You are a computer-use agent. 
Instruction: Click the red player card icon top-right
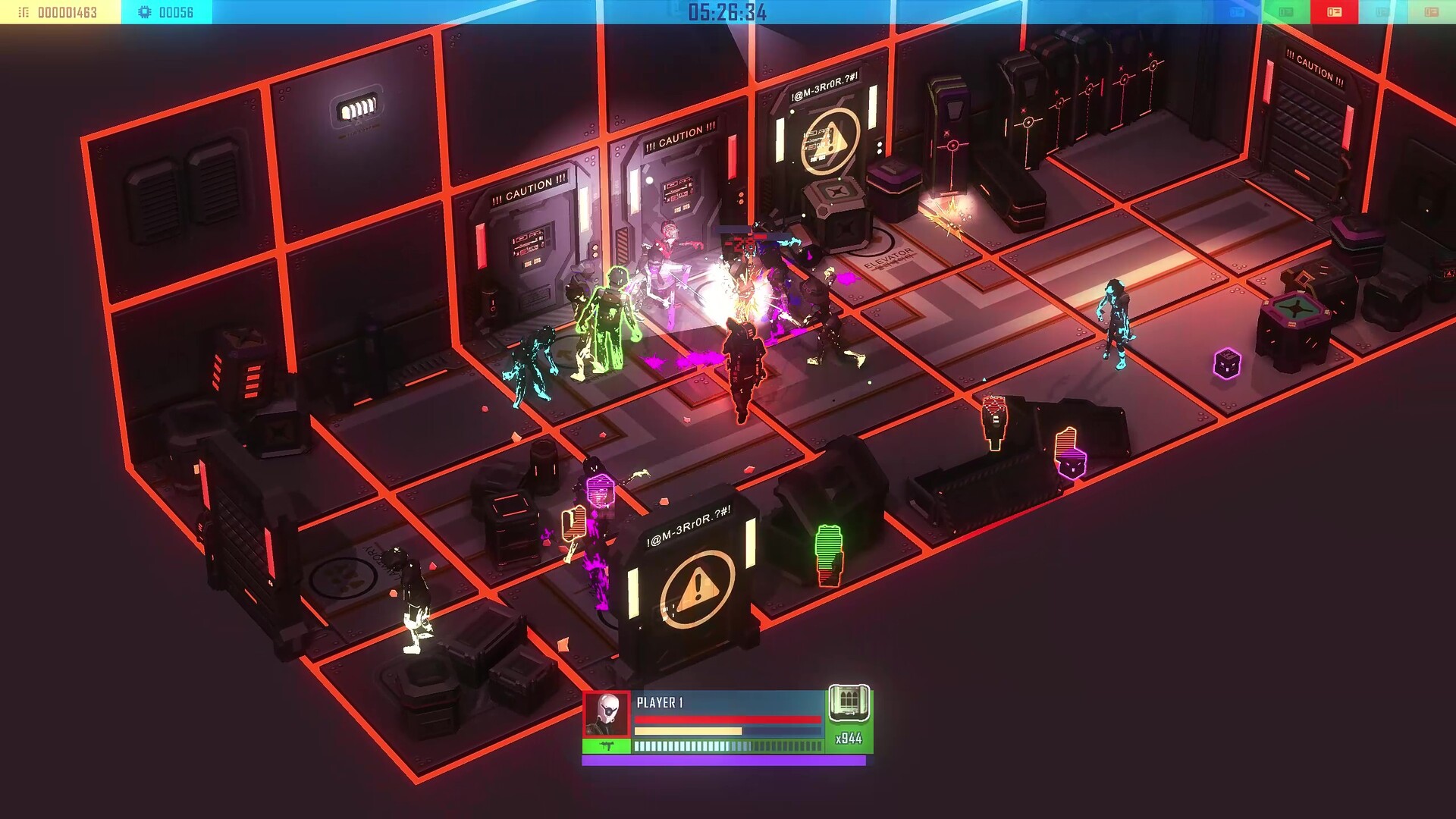pos(1335,12)
